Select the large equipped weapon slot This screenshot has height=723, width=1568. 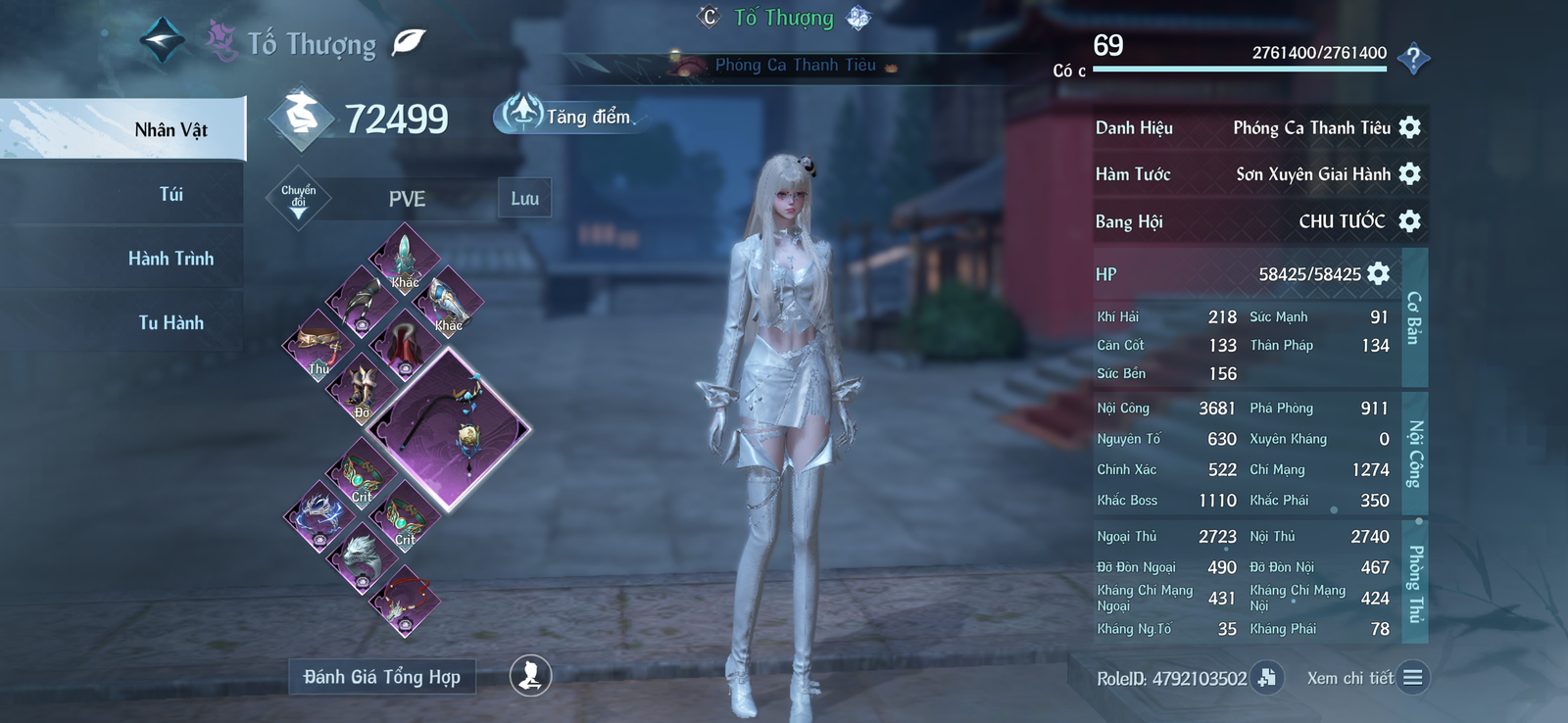tap(450, 429)
